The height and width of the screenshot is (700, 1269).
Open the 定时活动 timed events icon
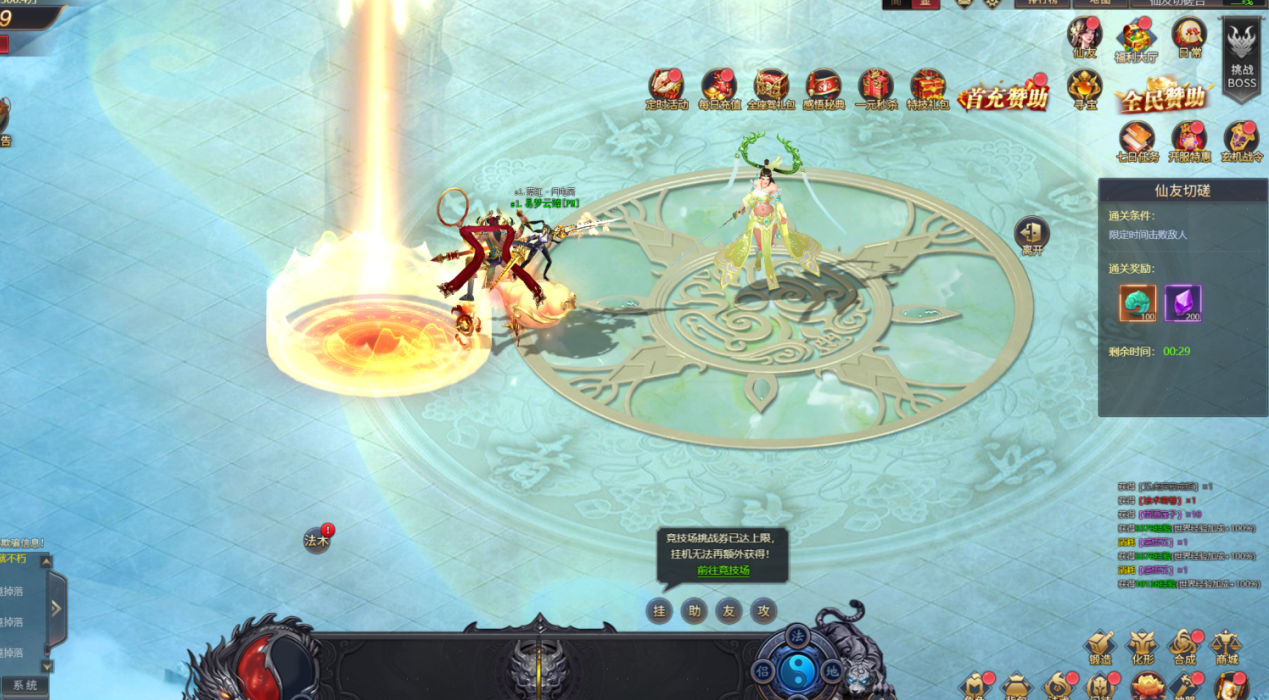click(x=666, y=87)
